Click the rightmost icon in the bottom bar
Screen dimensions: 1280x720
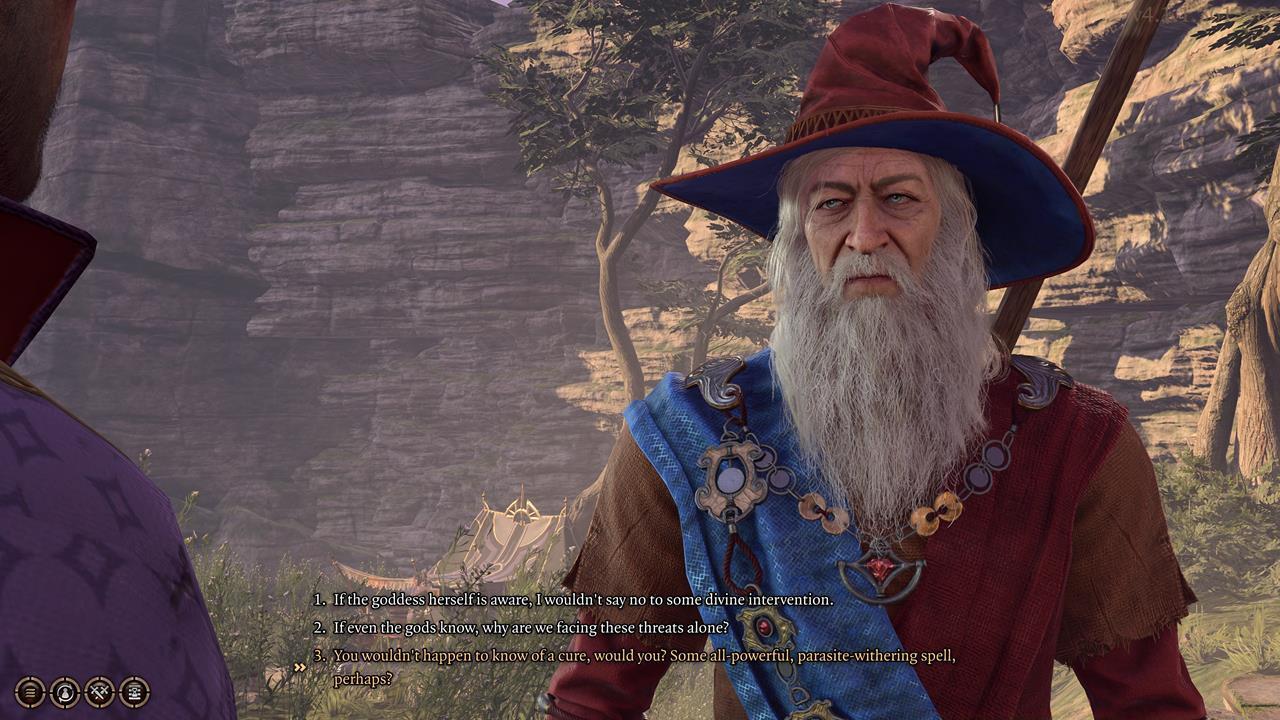(135, 693)
